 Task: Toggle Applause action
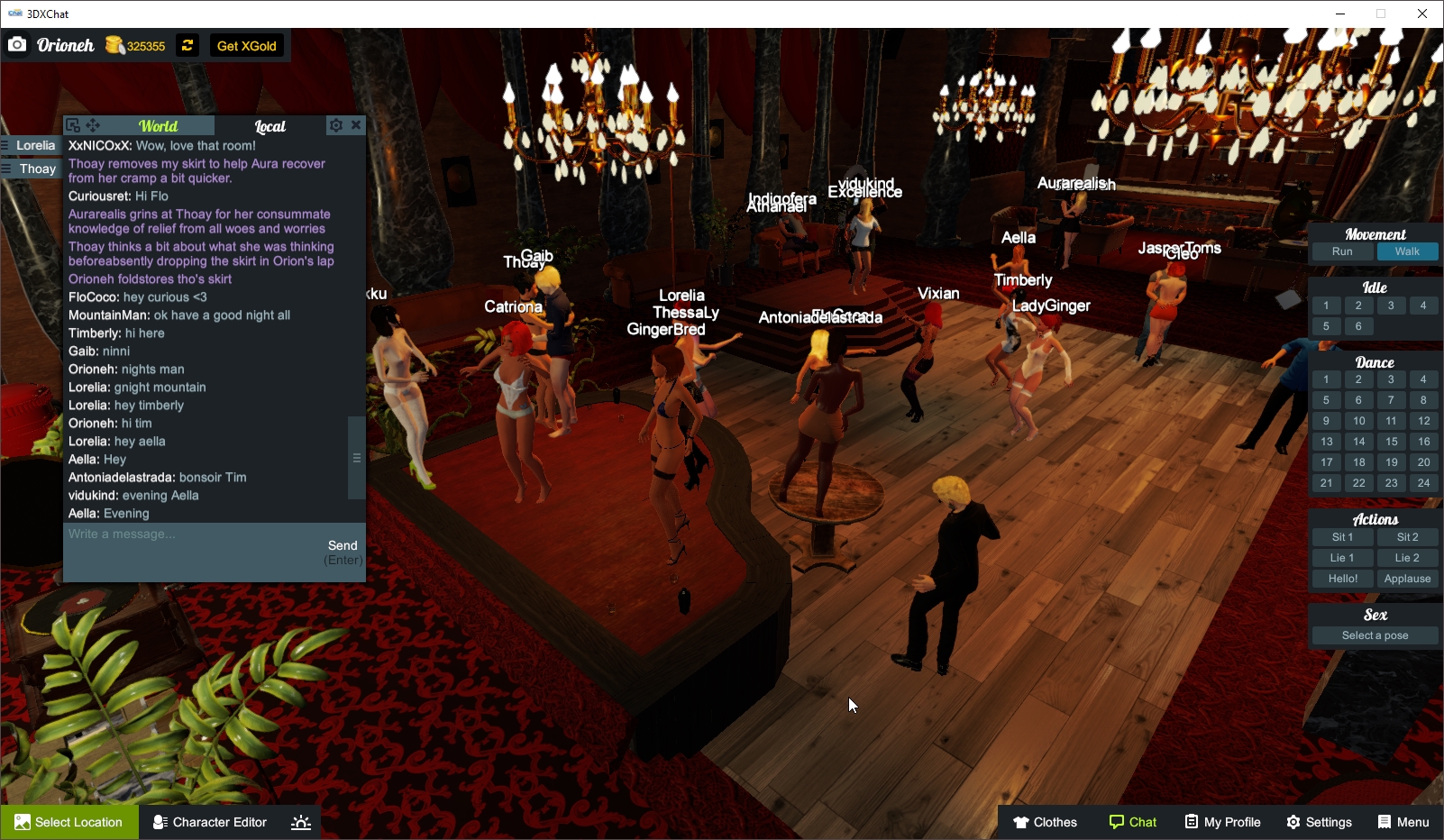coord(1407,578)
